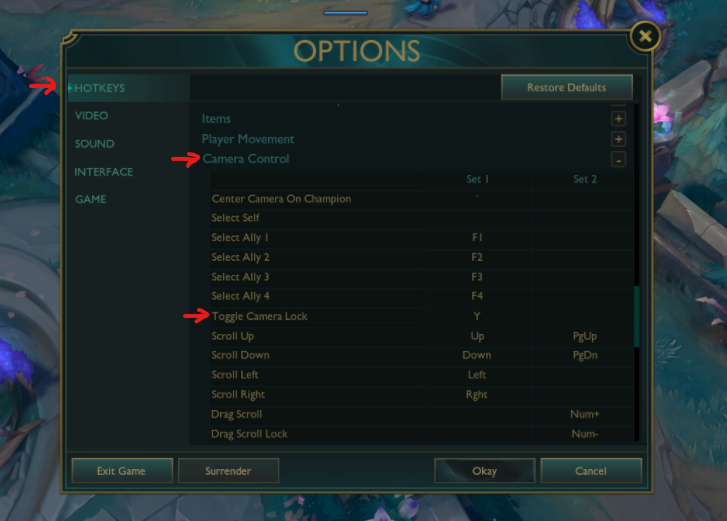Click the Surrender button
Image resolution: width=727 pixels, height=521 pixels.
click(x=228, y=471)
